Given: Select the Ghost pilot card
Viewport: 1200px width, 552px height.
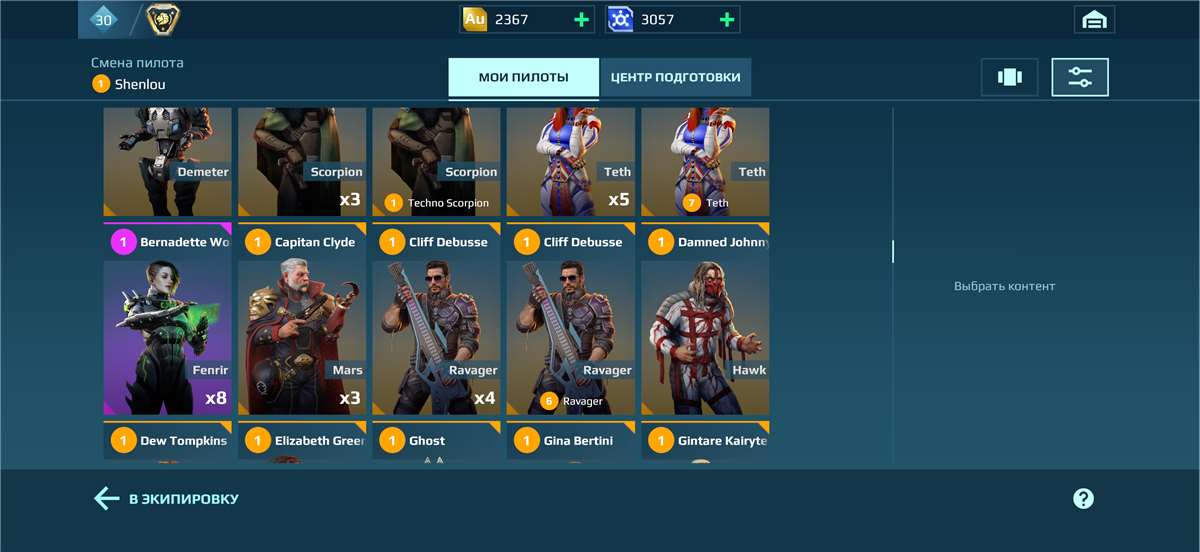Looking at the screenshot, I should (436, 441).
